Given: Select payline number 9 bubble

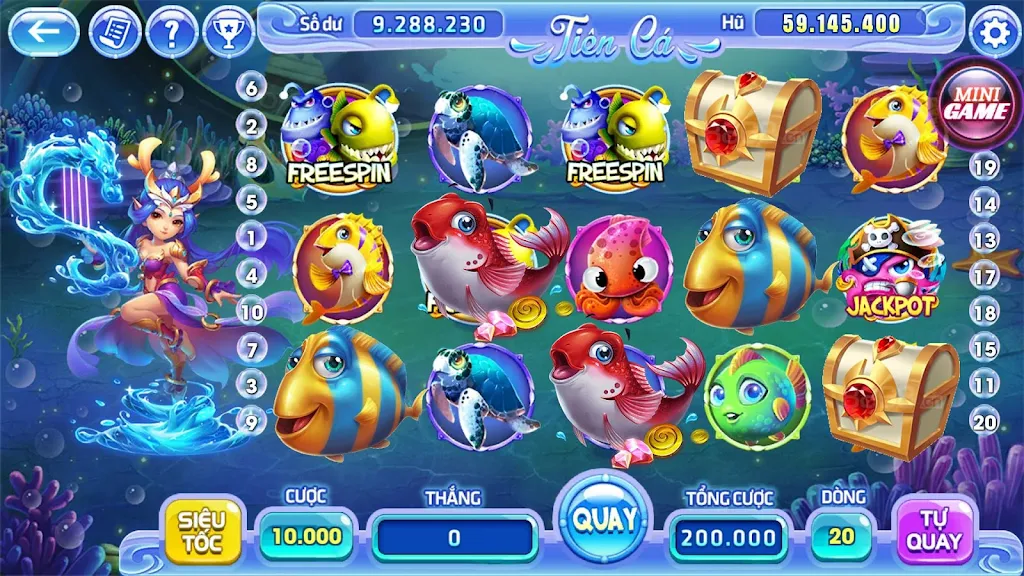Looking at the screenshot, I should point(251,422).
